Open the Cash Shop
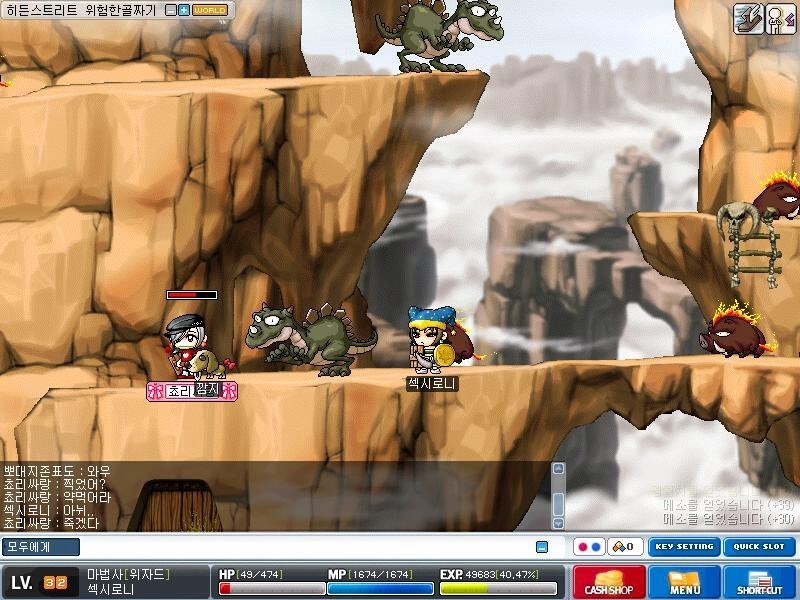 (x=609, y=582)
